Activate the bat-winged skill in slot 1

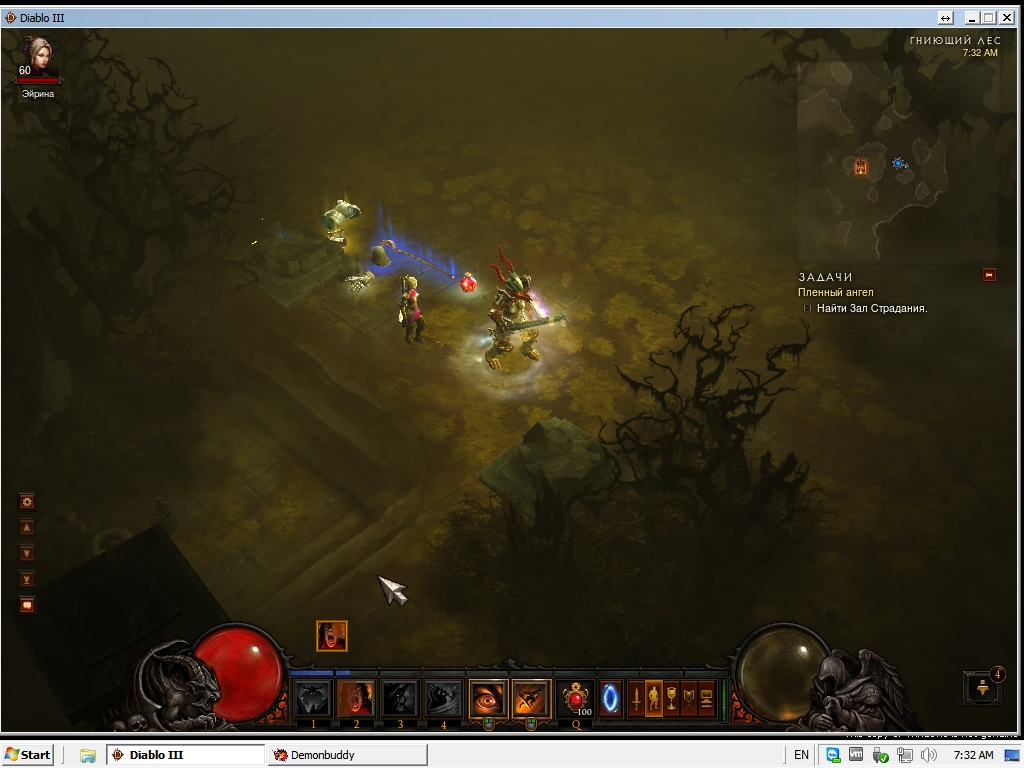[x=313, y=698]
